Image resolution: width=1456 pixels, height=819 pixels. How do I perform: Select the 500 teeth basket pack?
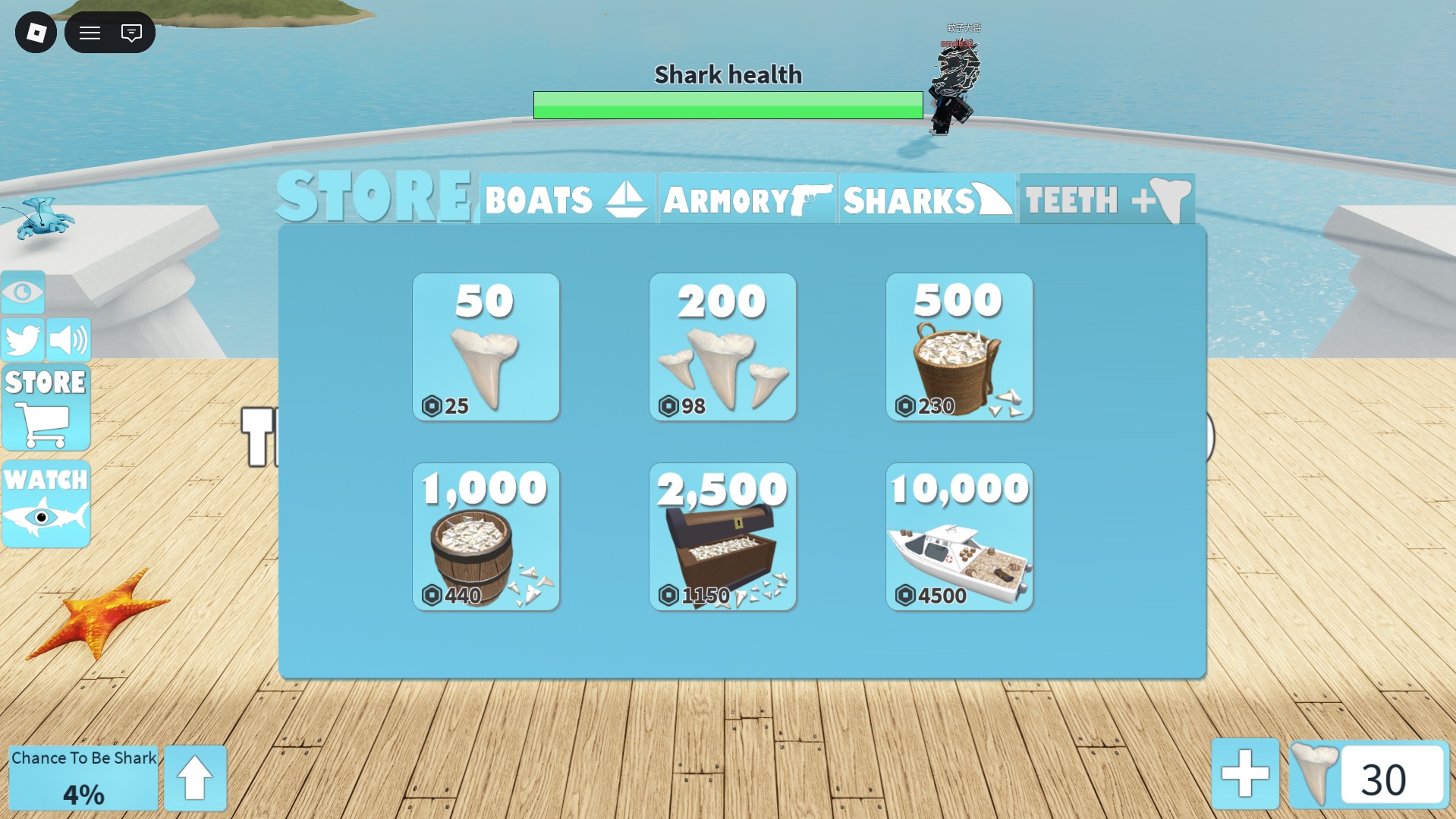959,347
